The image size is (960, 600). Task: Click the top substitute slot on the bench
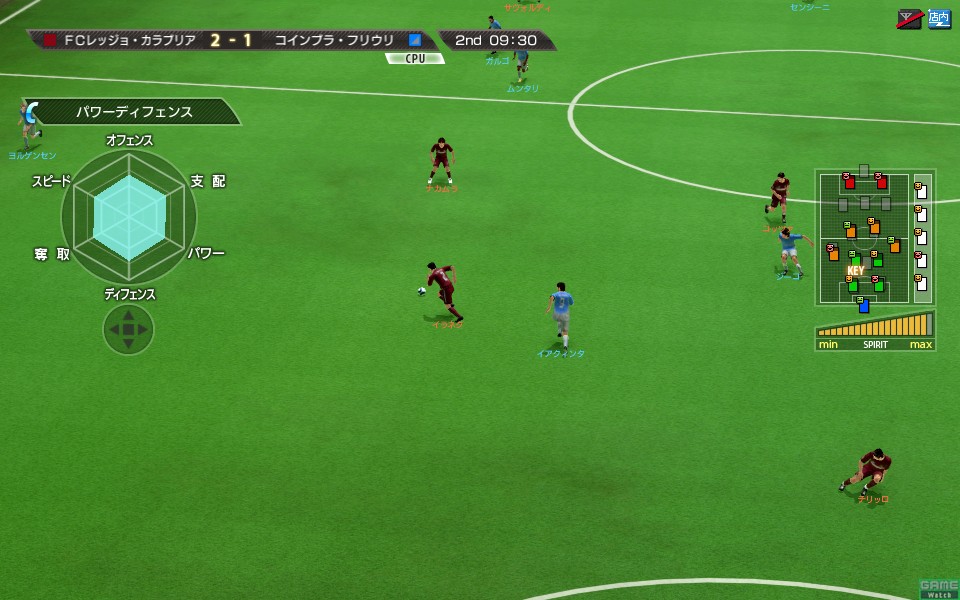[x=921, y=190]
